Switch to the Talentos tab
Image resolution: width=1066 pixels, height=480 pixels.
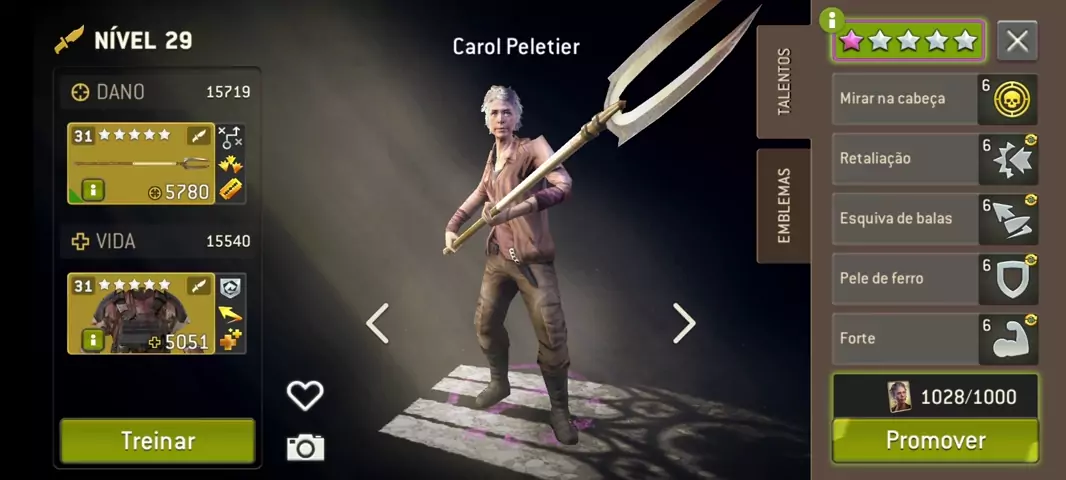pyautogui.click(x=783, y=82)
